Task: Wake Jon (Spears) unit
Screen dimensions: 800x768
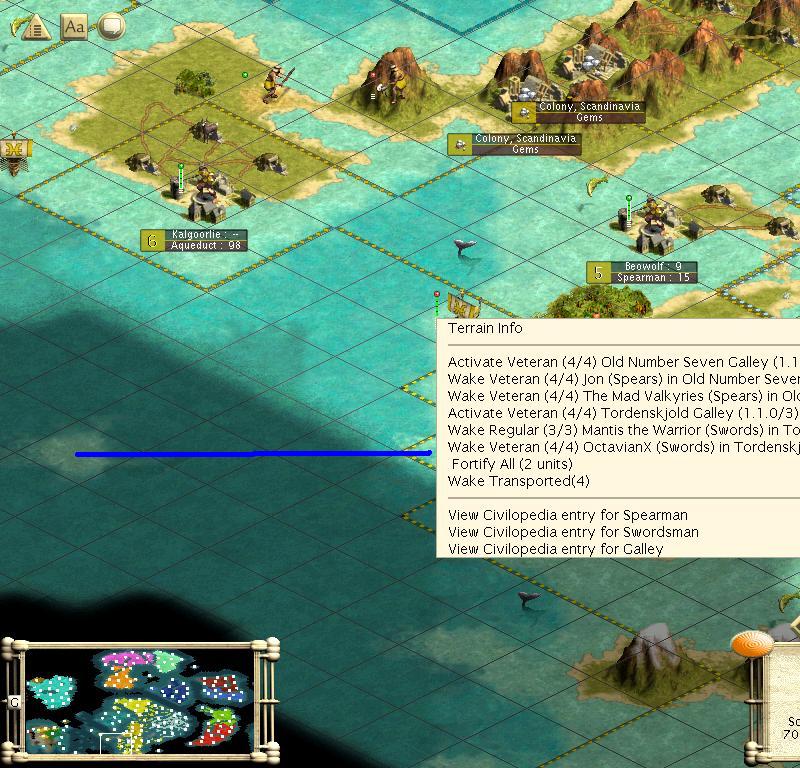Action: point(620,379)
